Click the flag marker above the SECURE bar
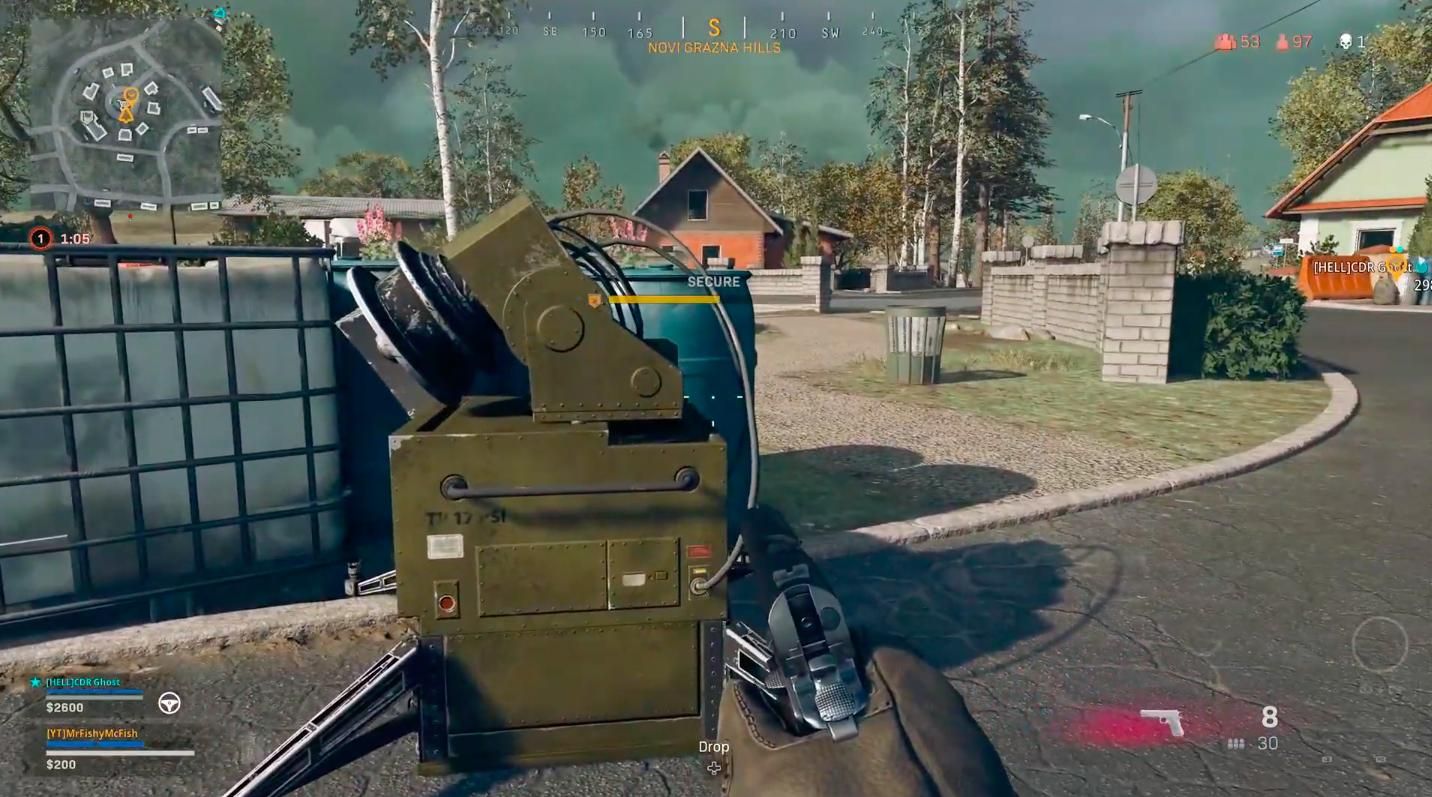 pyautogui.click(x=595, y=299)
